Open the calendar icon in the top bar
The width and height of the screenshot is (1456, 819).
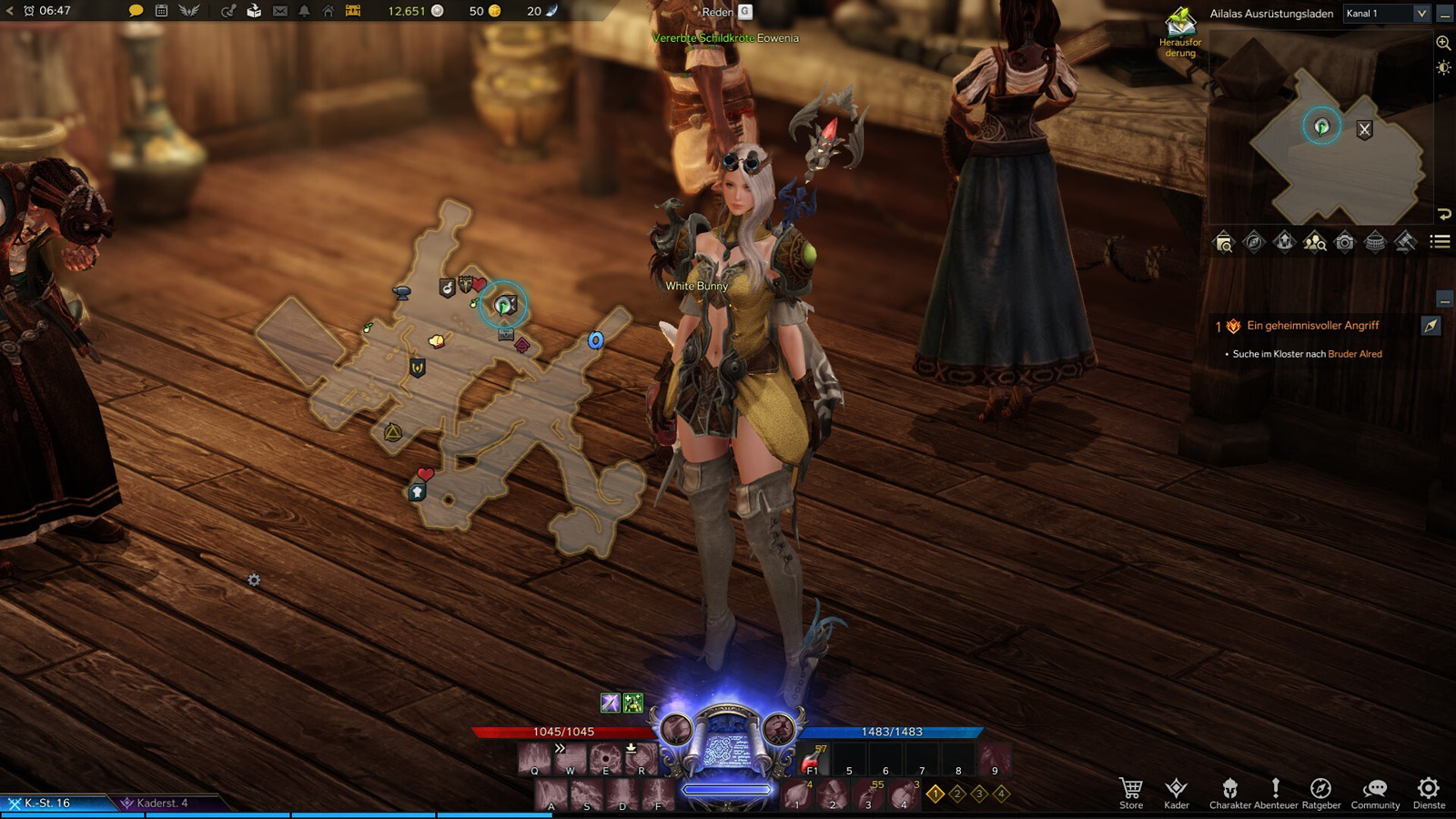(x=161, y=11)
